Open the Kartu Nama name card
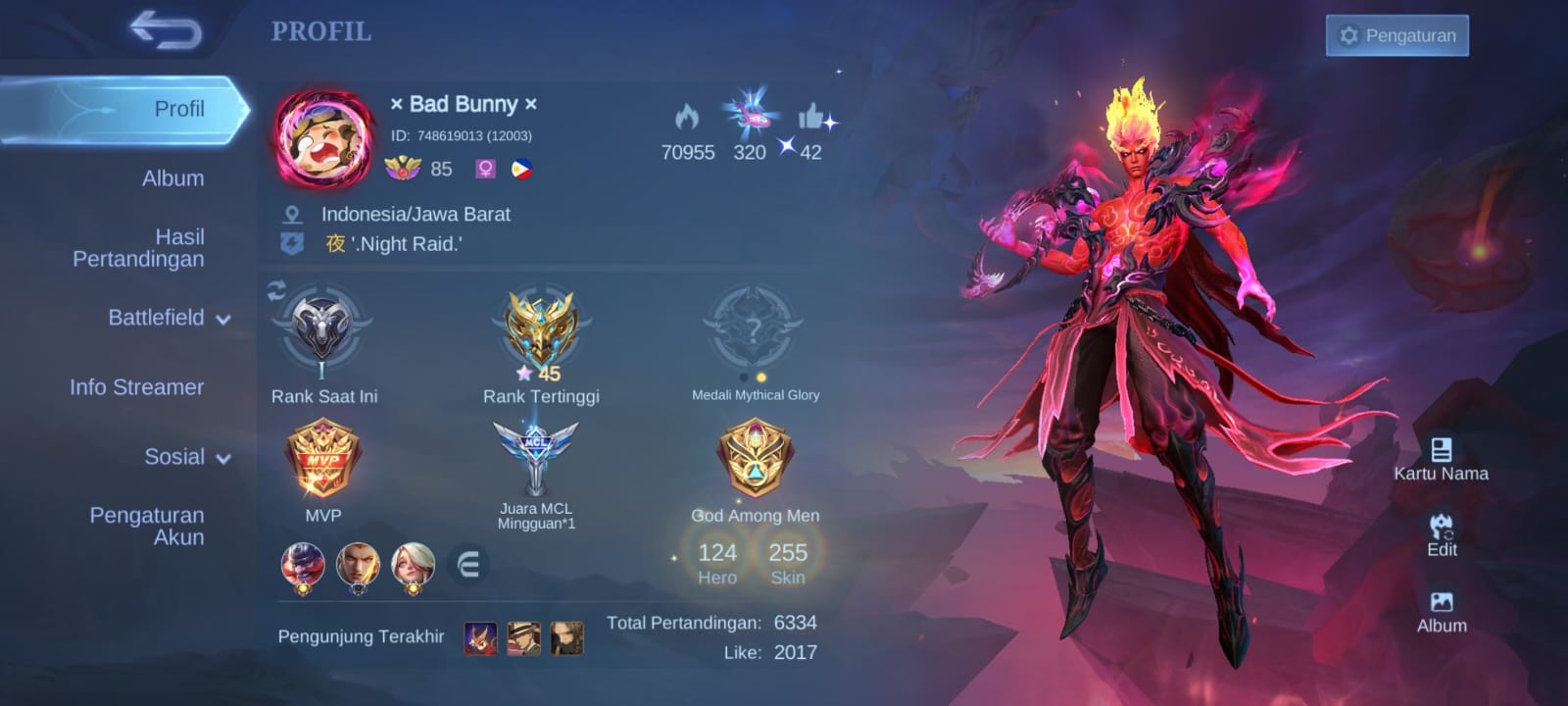 [1441, 459]
